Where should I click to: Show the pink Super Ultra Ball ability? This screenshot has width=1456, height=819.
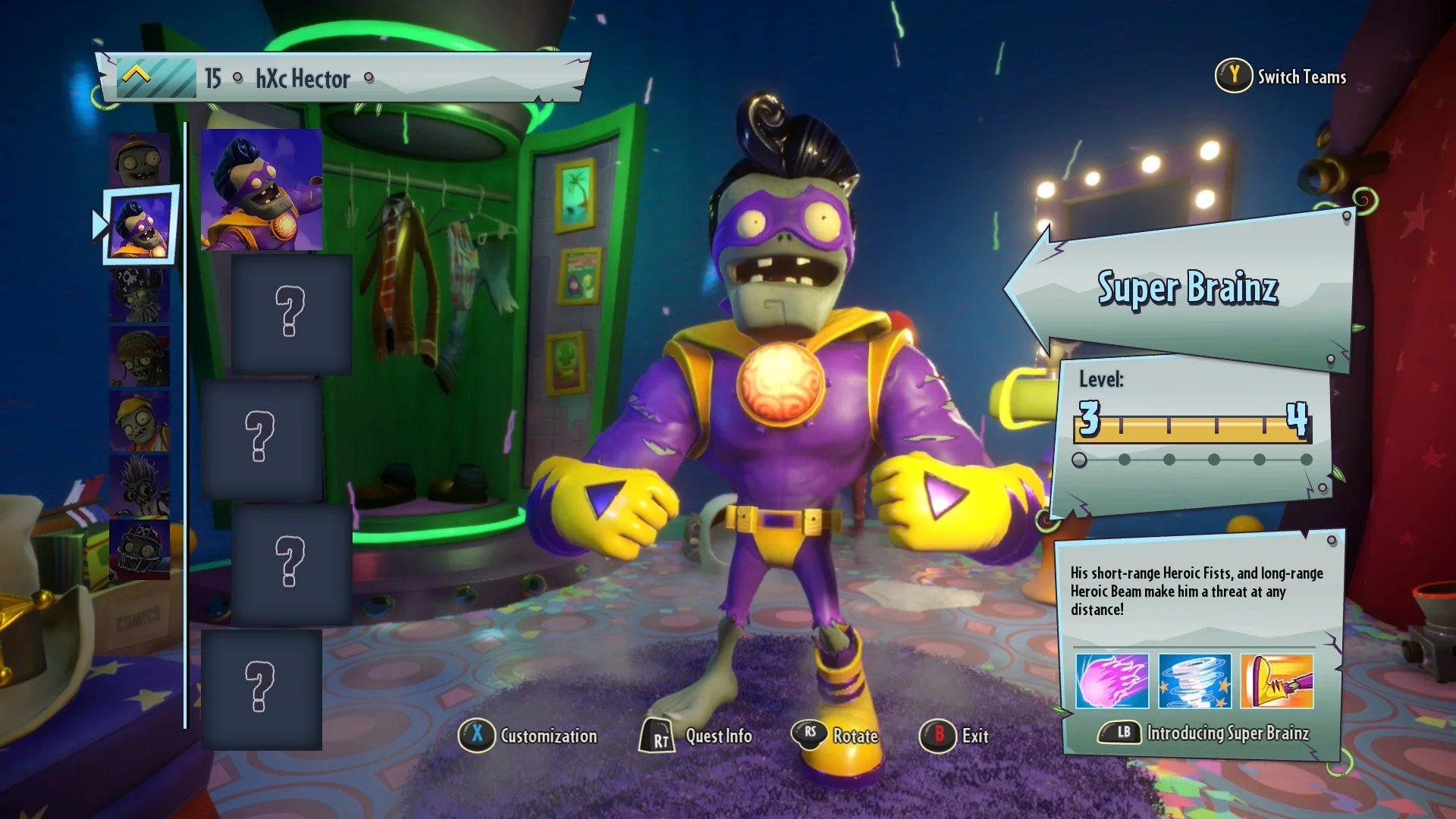[x=1112, y=681]
